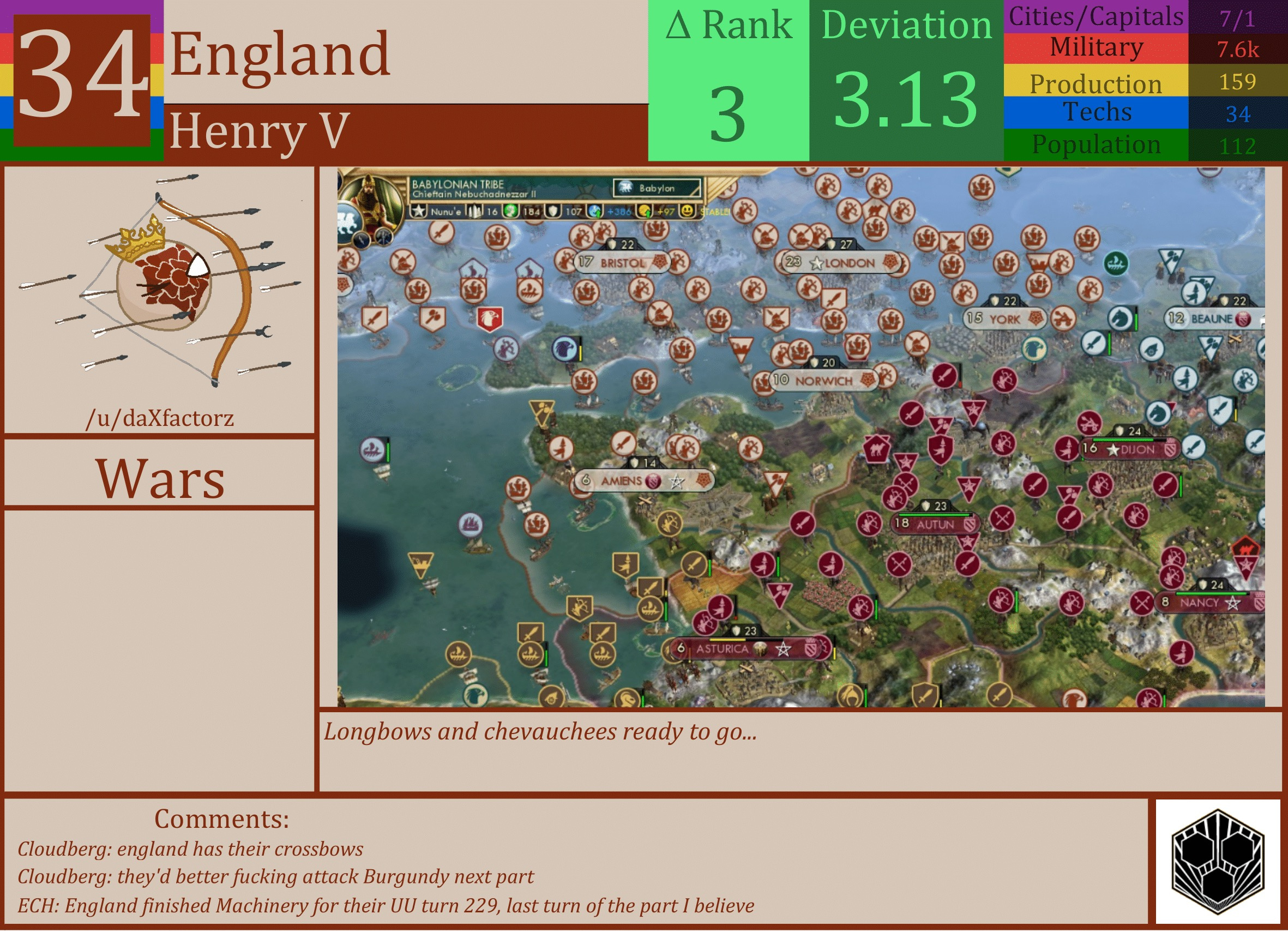The height and width of the screenshot is (932, 1288).
Task: Toggle the shield defense indicator above York
Action: click(1002, 301)
